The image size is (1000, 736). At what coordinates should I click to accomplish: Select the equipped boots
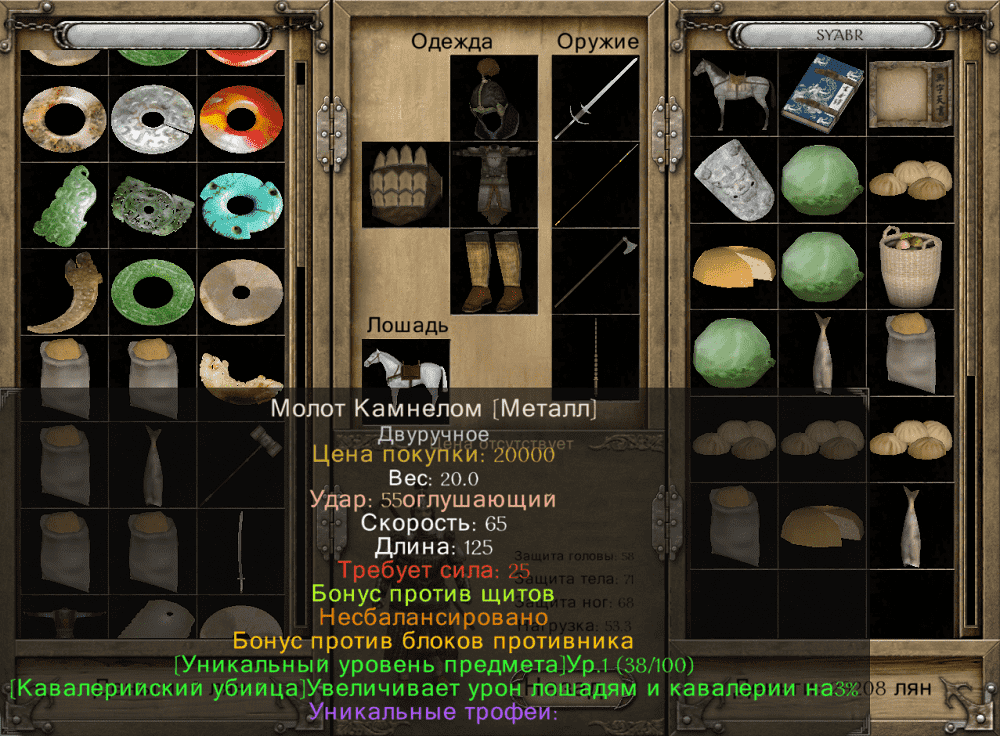(x=493, y=271)
